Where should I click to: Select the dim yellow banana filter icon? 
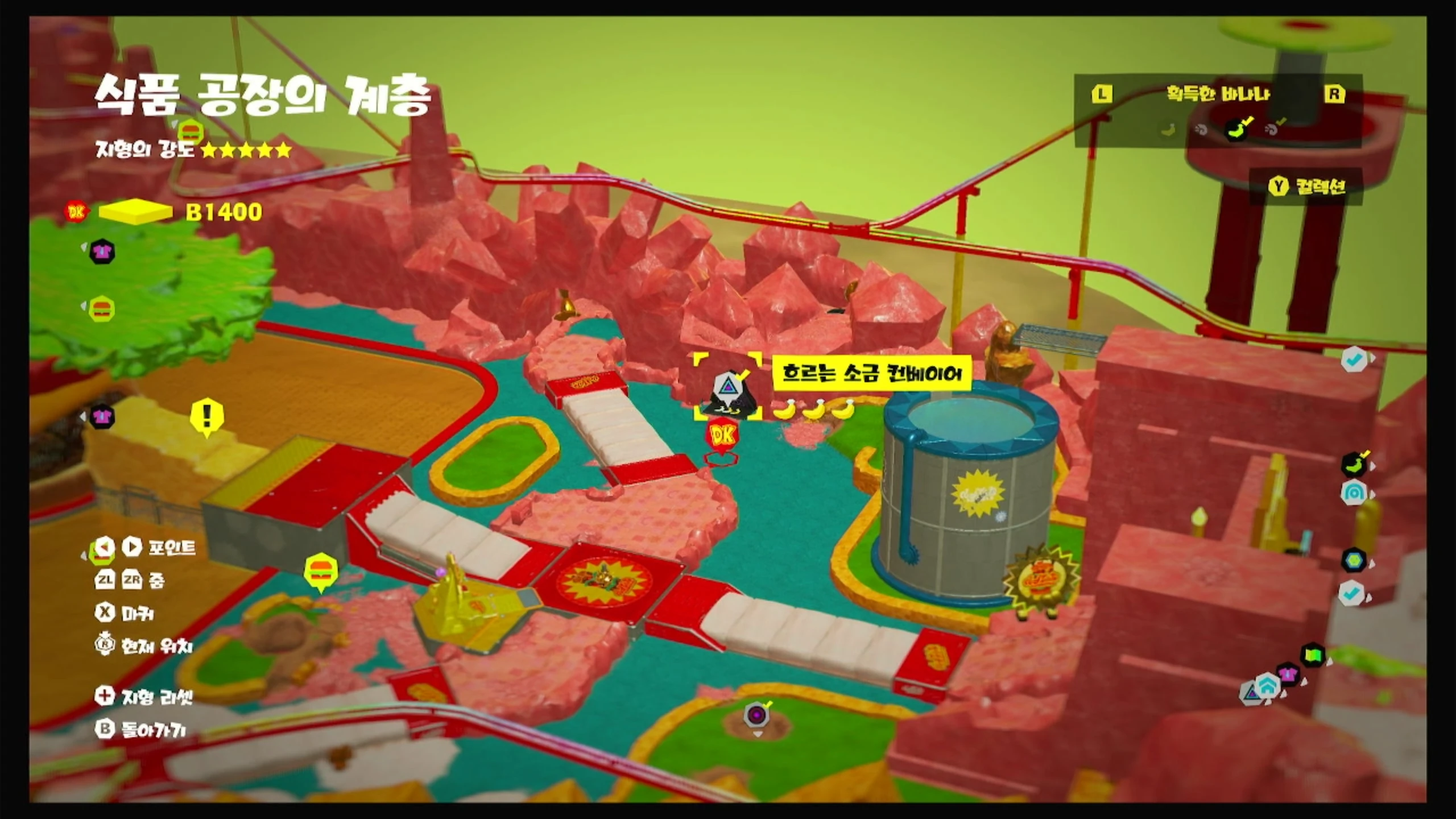point(1168,130)
